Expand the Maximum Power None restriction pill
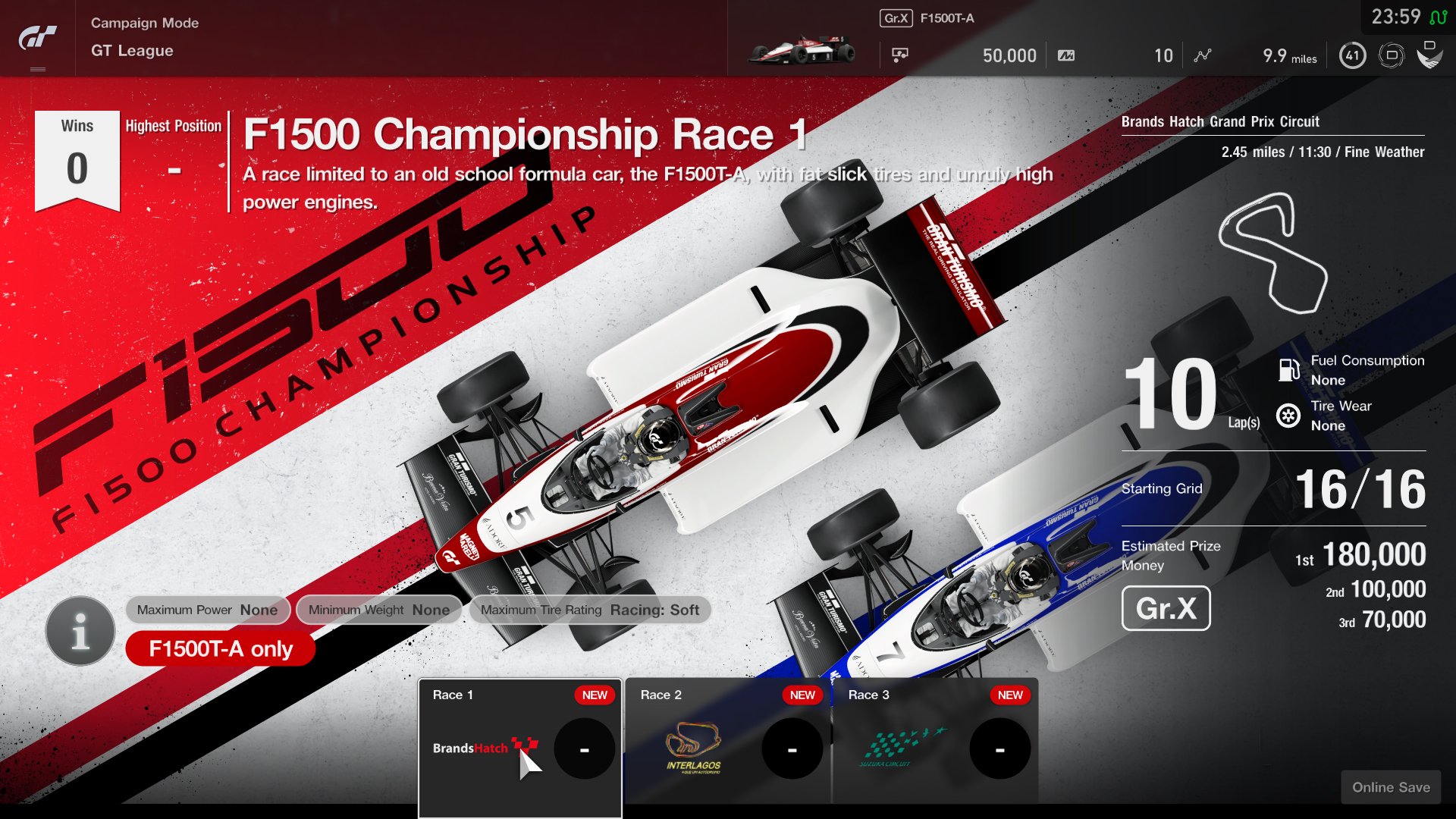The height and width of the screenshot is (819, 1456). point(207,610)
